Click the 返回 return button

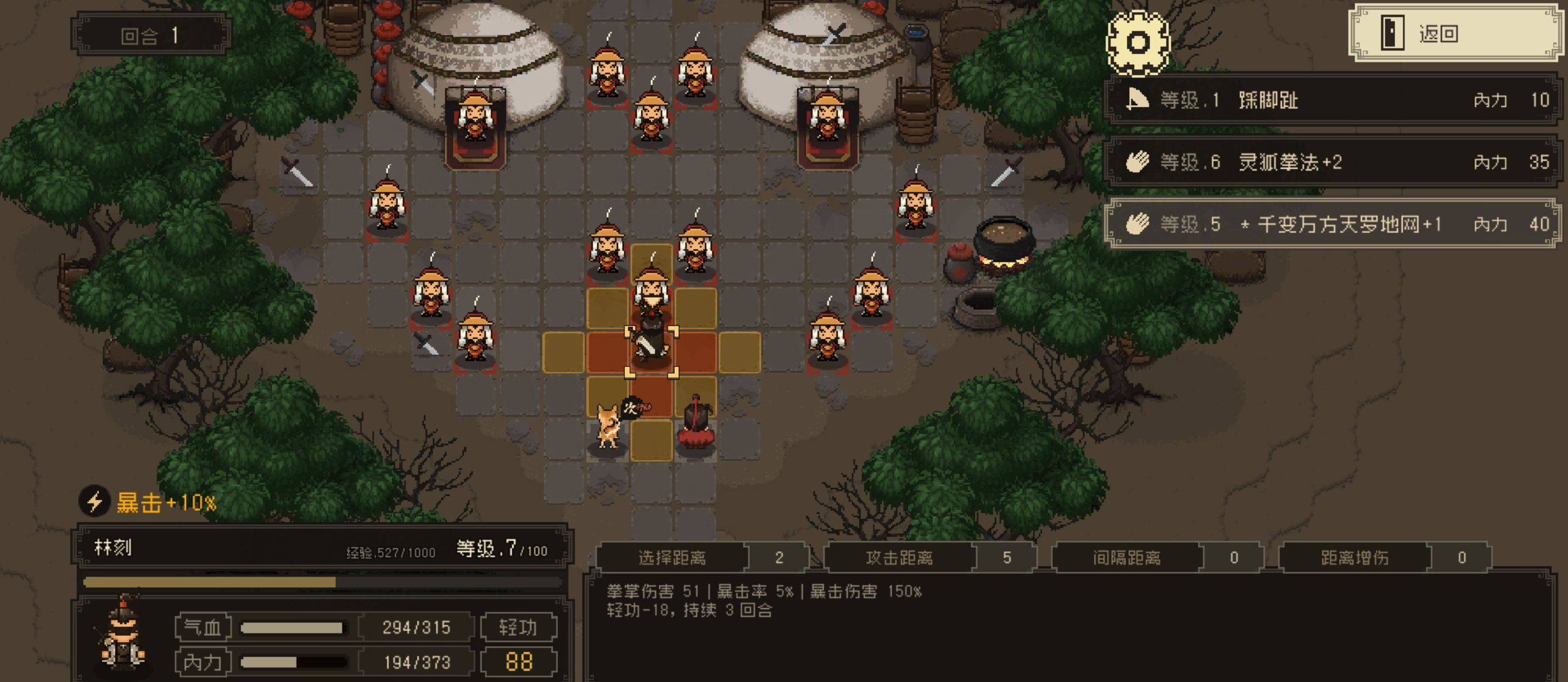tap(1456, 34)
